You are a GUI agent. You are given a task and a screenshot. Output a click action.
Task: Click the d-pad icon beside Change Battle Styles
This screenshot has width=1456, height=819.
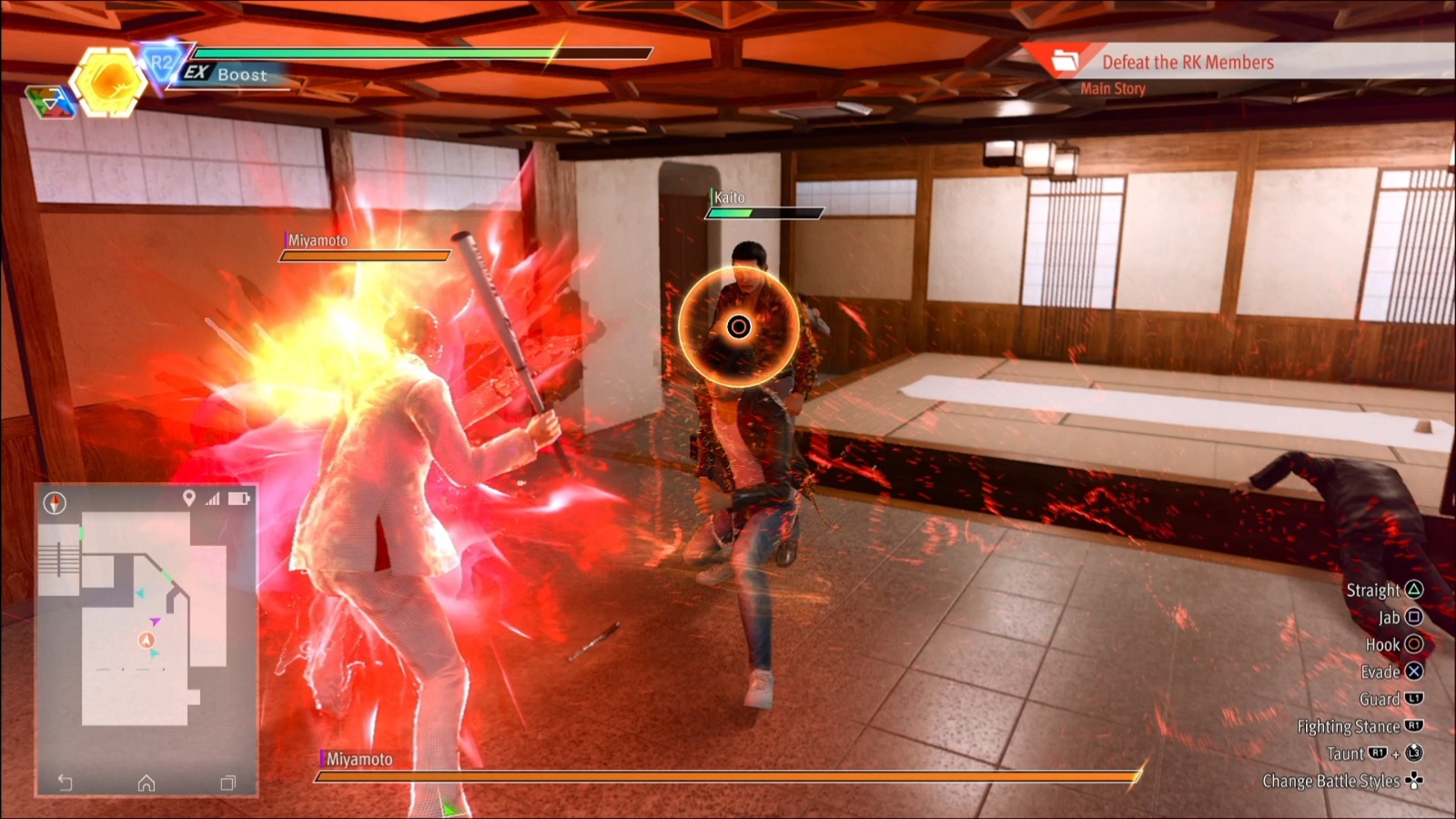[x=1414, y=782]
